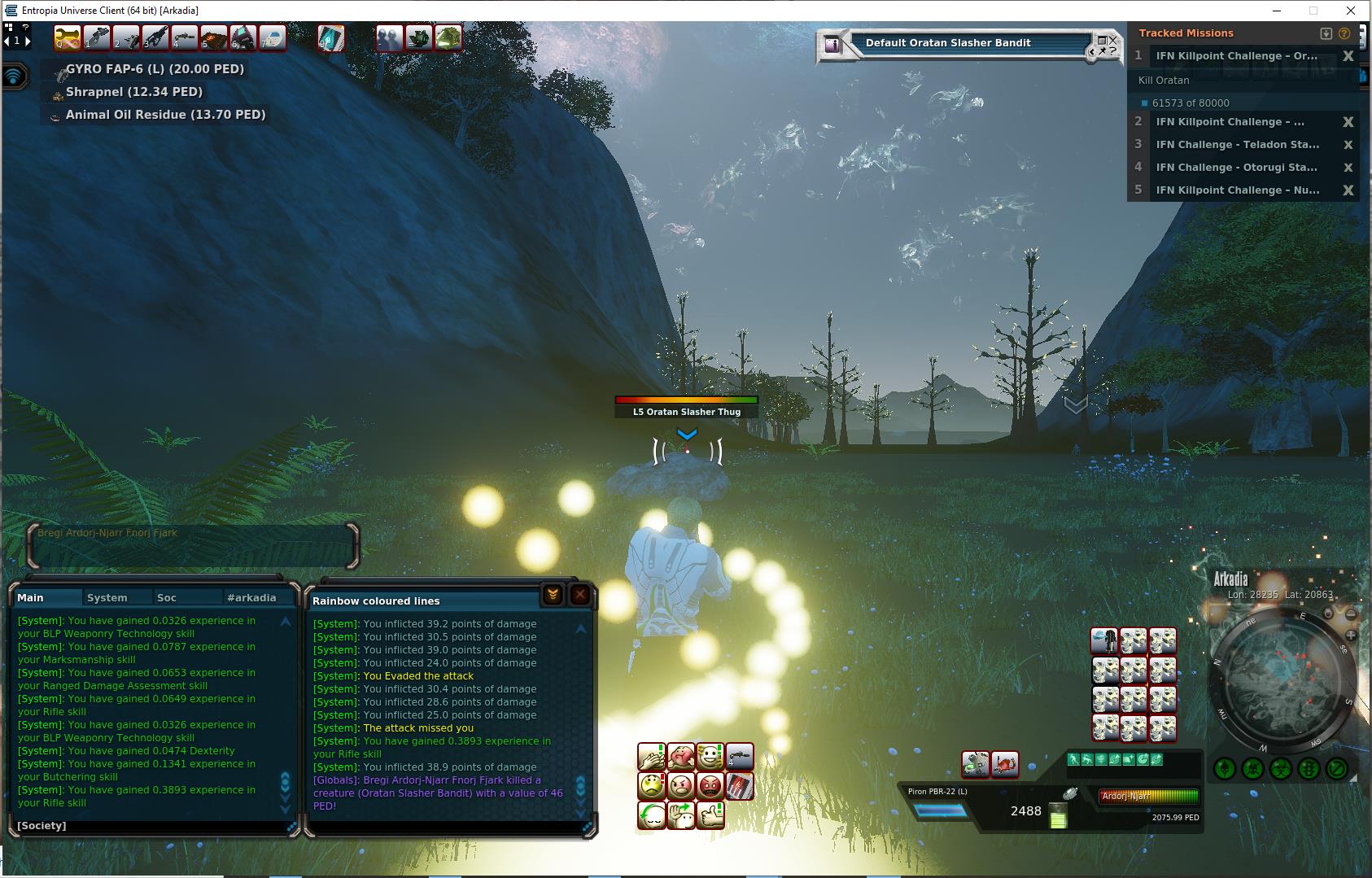Screen dimensions: 1372x878
Task: Switch to the #arkadia chat channel tab
Action: tap(251, 597)
